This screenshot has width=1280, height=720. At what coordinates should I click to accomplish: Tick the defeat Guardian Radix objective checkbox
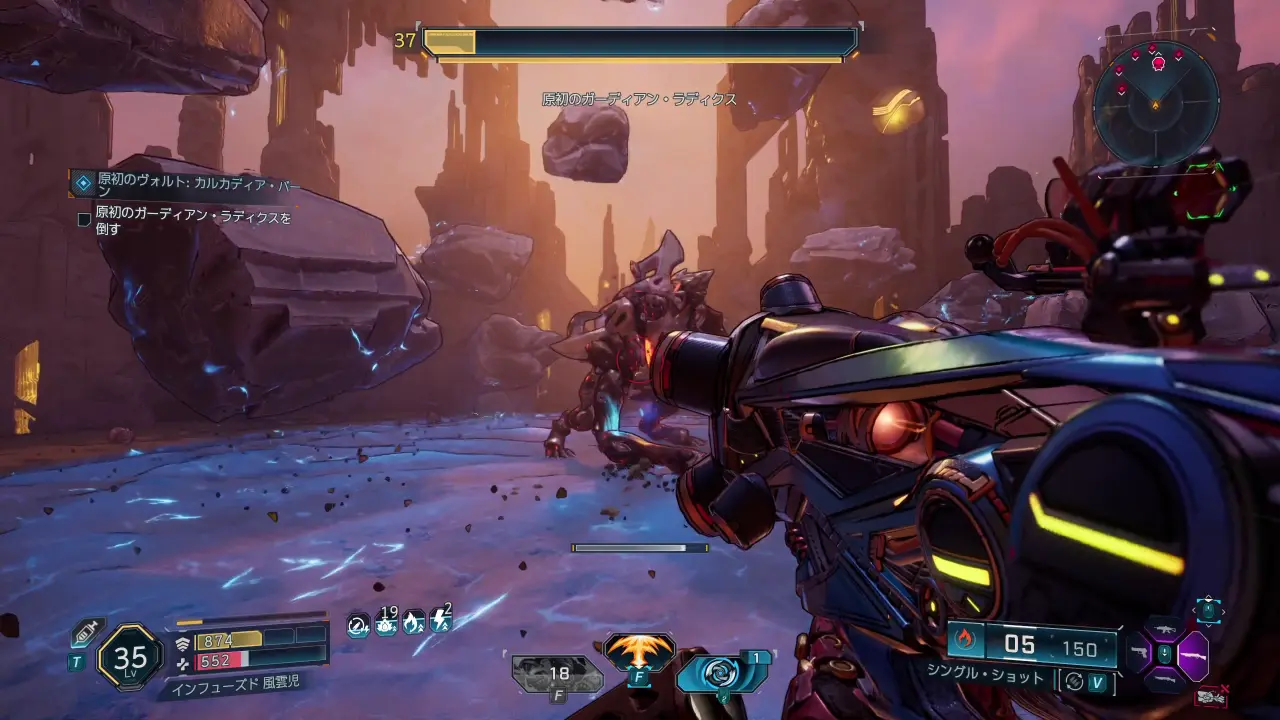pos(84,219)
